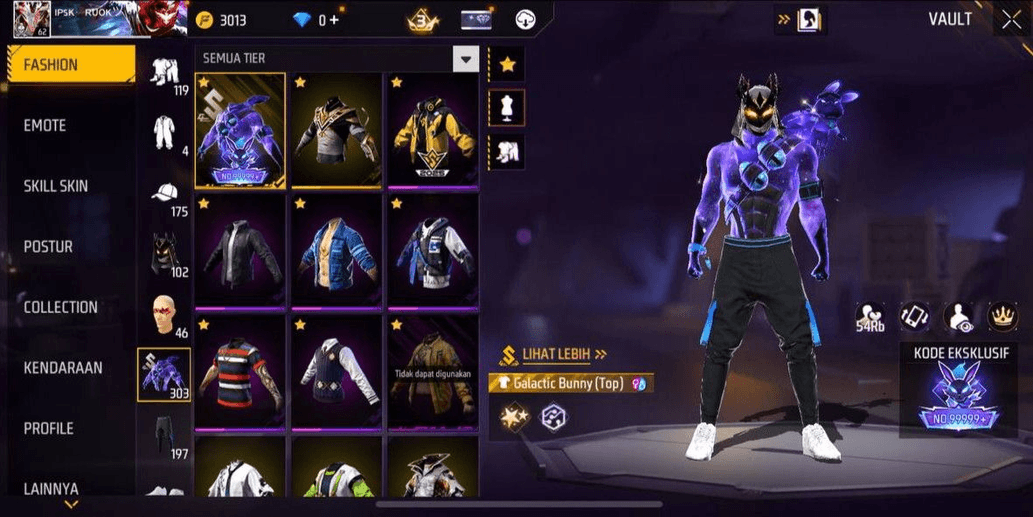Pick the blue jacket with yellow shirt
Image resolution: width=1033 pixels, height=517 pixels.
[336, 251]
